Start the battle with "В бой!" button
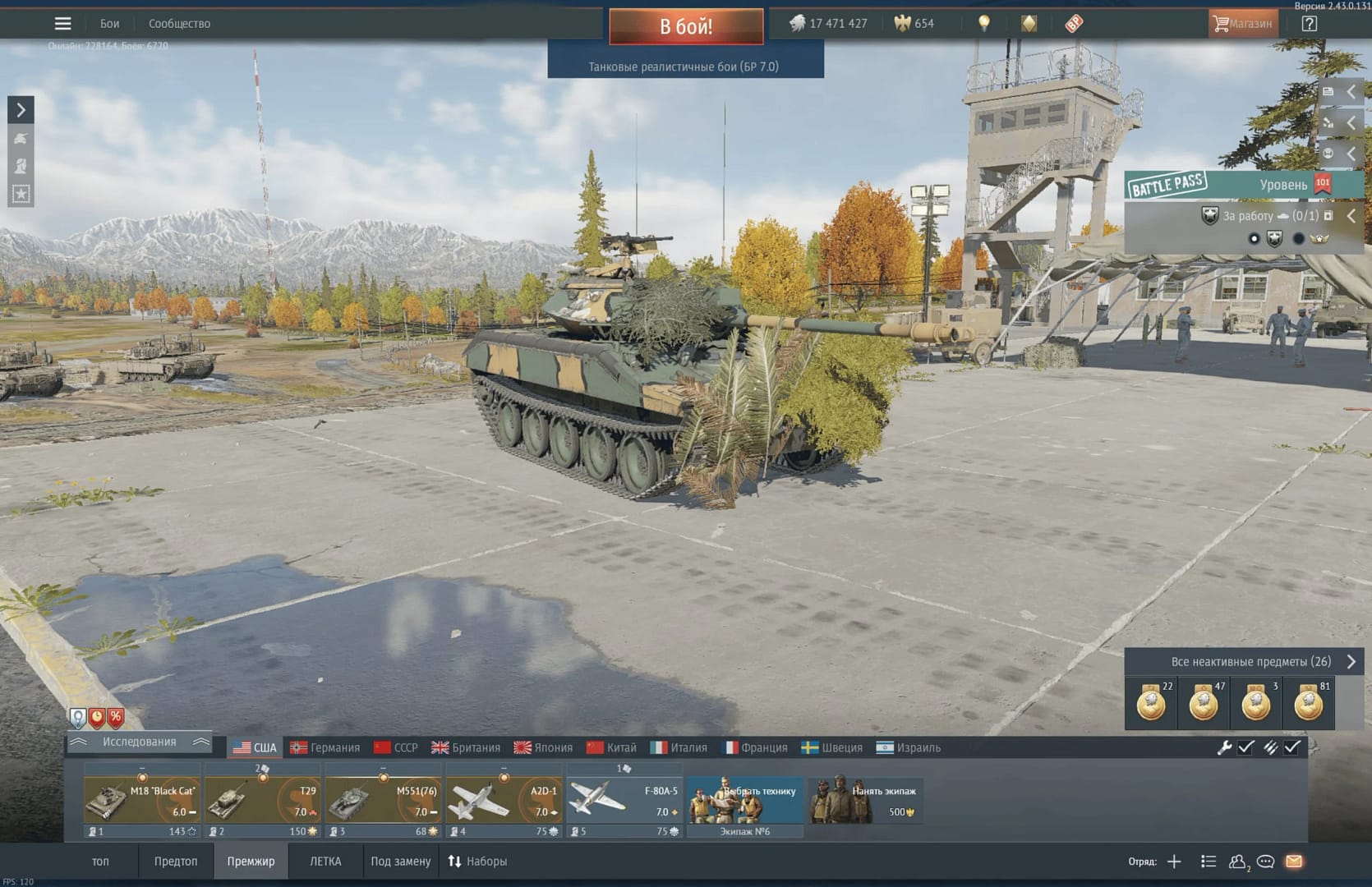The image size is (1372, 887). [x=685, y=26]
